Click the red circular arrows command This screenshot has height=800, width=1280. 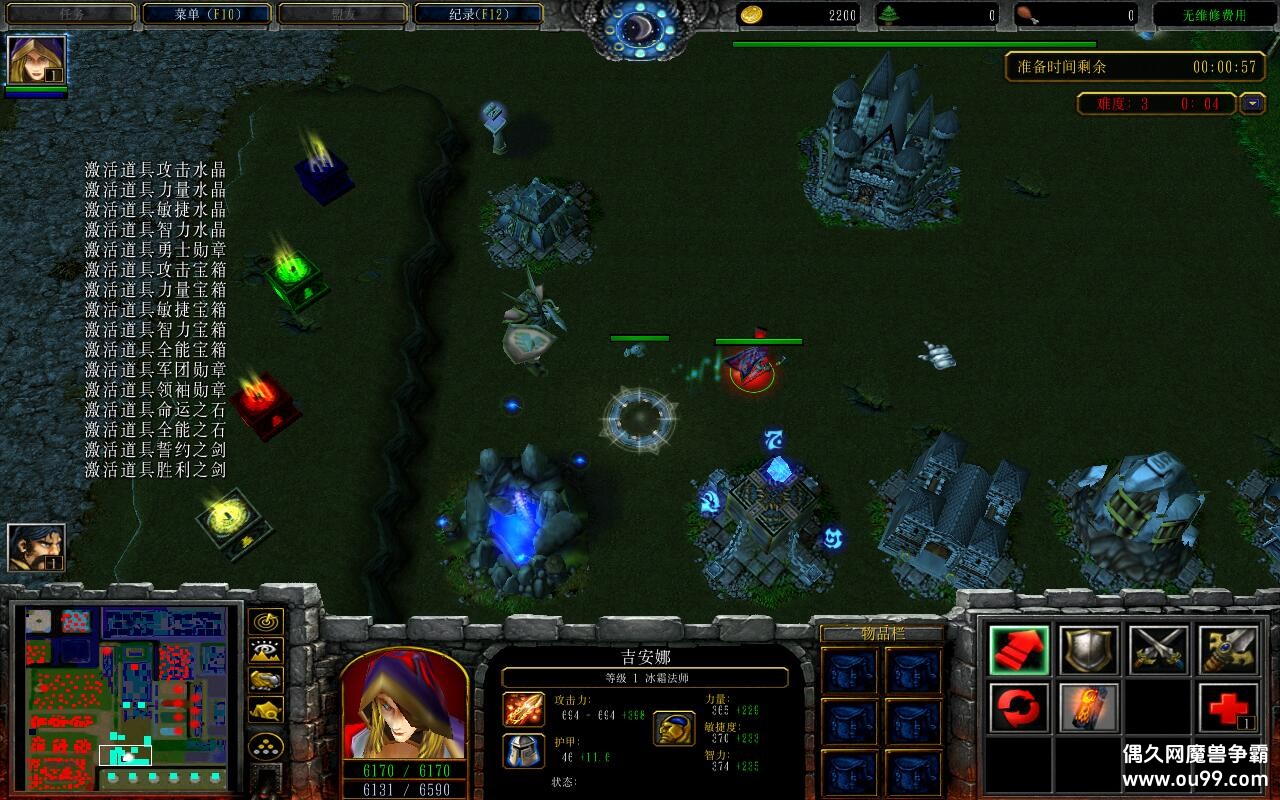(x=1019, y=708)
